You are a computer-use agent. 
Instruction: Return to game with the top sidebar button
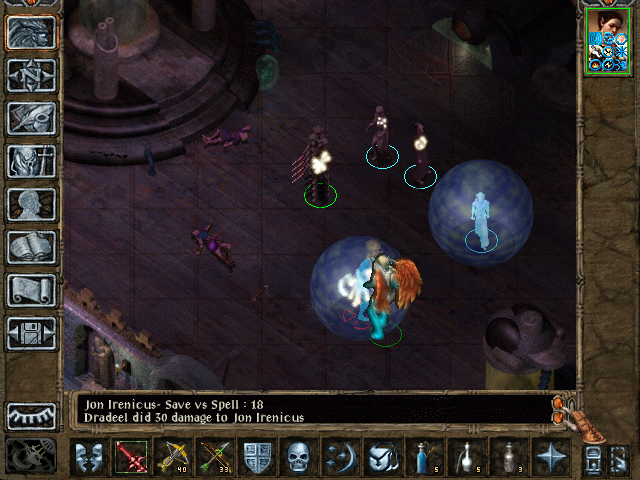click(31, 32)
